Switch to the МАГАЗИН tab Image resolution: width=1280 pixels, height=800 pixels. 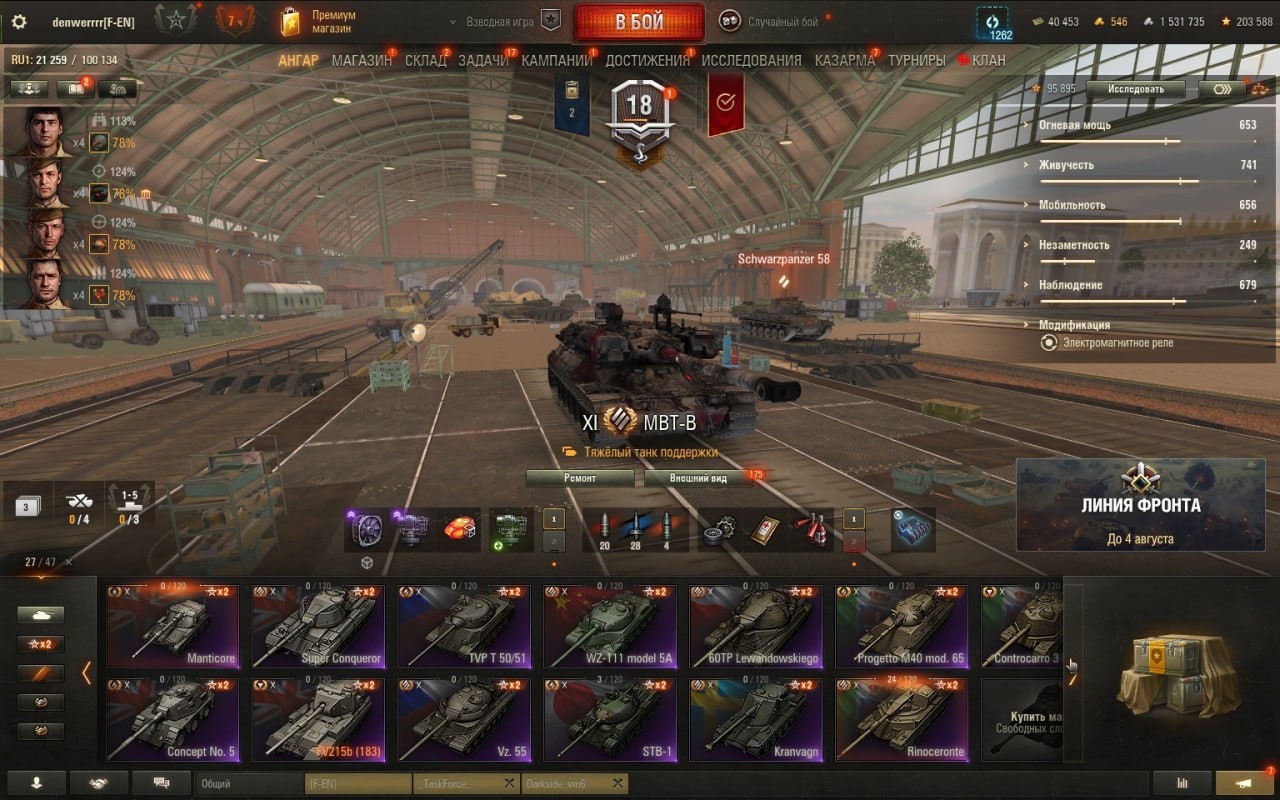click(x=361, y=60)
